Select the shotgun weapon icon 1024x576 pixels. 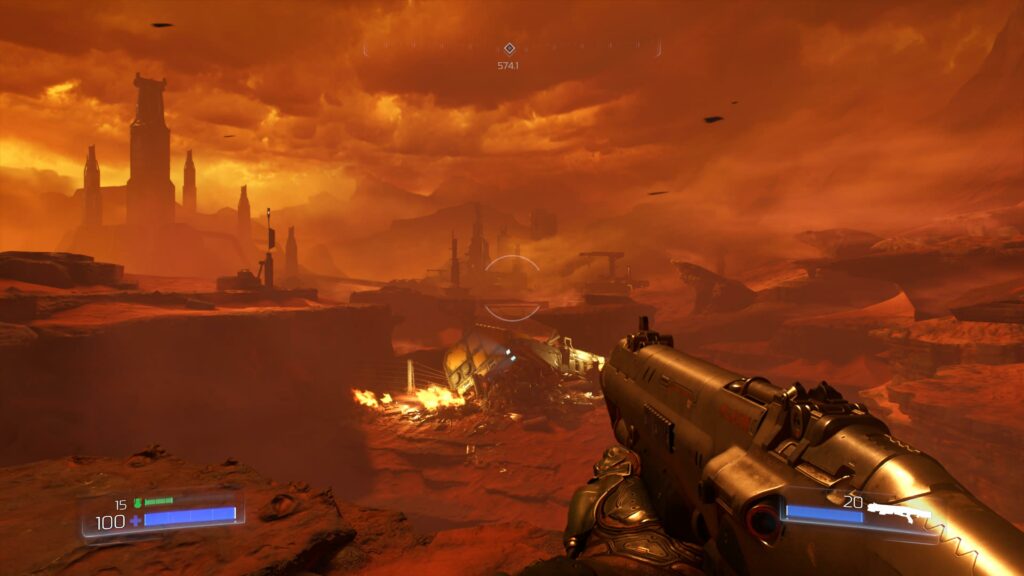pyautogui.click(x=898, y=514)
